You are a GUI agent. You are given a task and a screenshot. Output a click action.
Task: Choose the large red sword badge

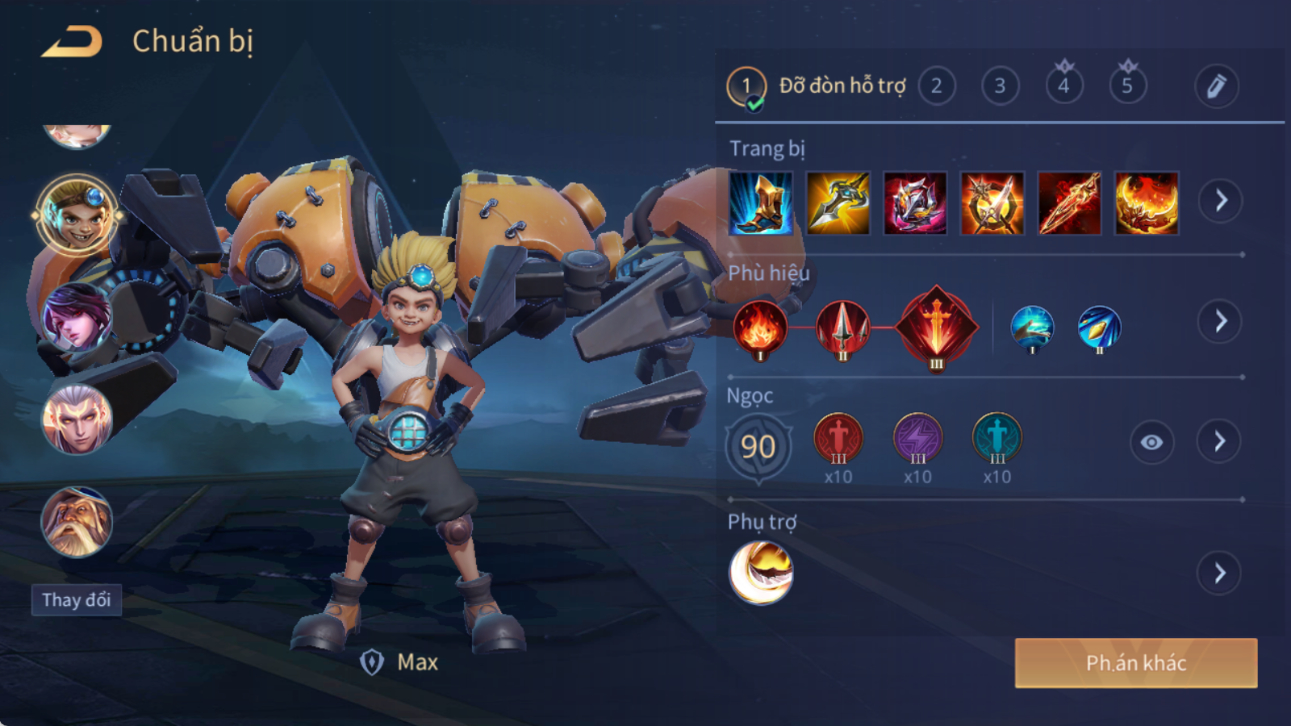pyautogui.click(x=936, y=328)
